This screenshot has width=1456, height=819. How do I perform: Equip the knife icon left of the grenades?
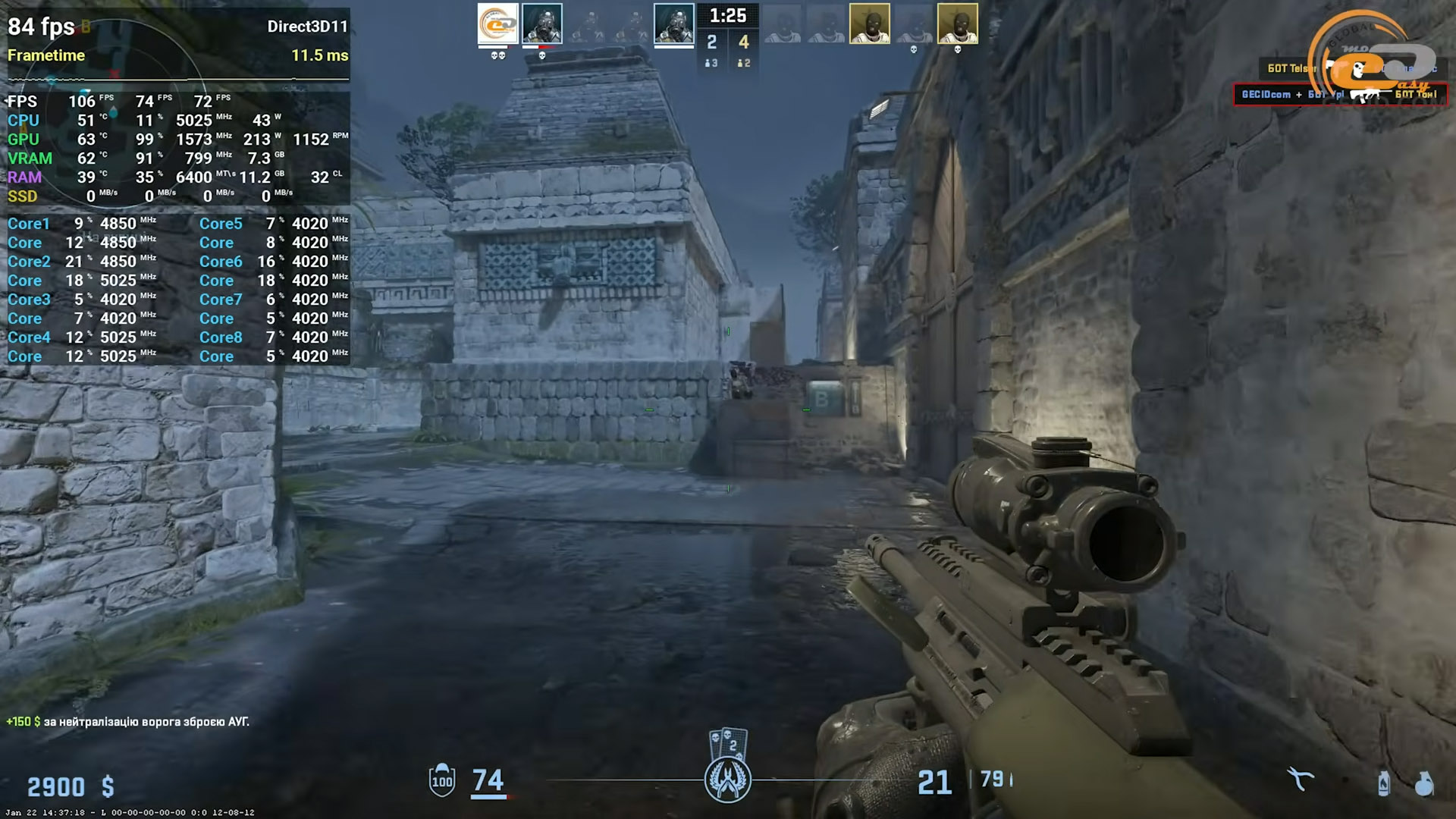(x=1301, y=780)
